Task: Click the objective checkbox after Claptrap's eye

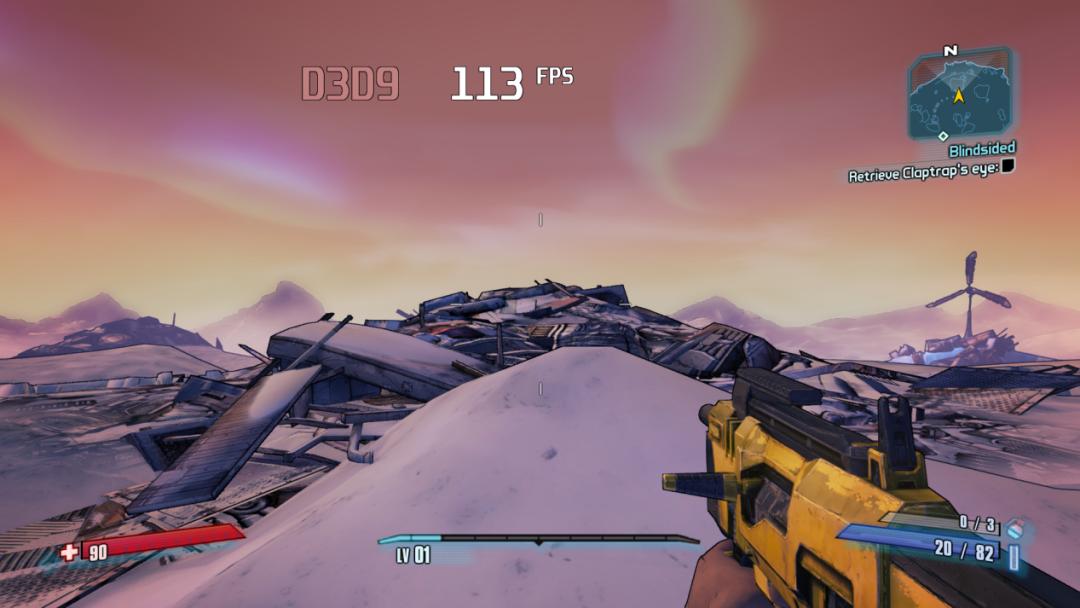Action: tap(1008, 166)
